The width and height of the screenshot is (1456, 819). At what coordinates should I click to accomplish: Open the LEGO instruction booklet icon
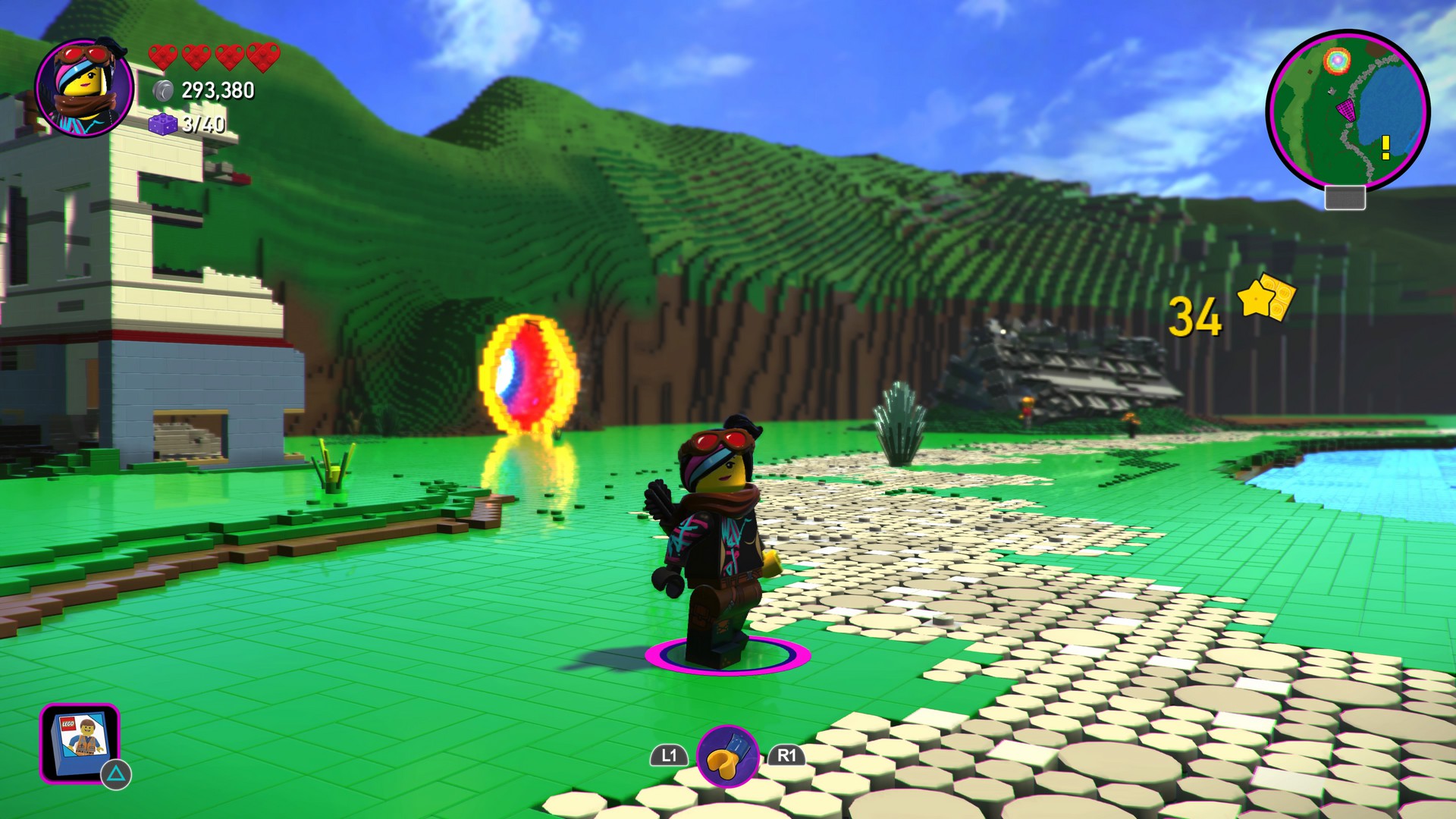80,742
